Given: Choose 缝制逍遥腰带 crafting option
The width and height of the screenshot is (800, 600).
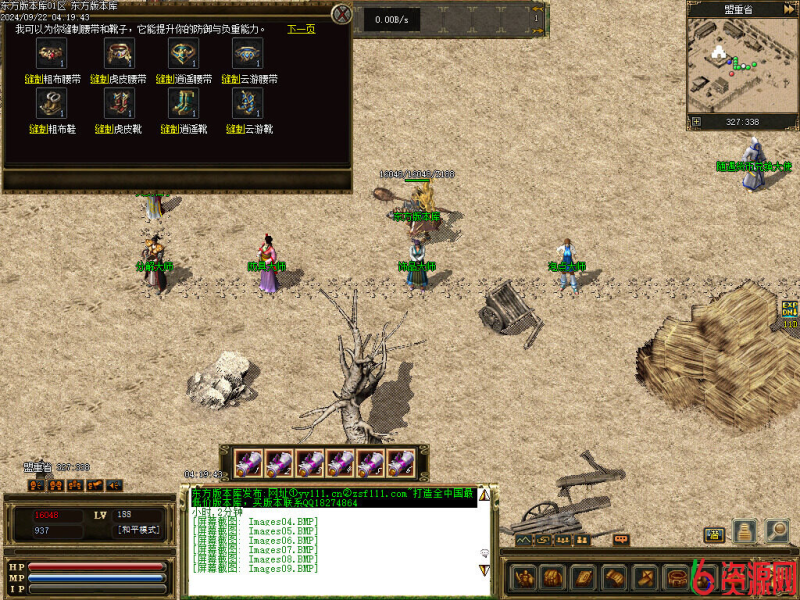Looking at the screenshot, I should (184, 78).
